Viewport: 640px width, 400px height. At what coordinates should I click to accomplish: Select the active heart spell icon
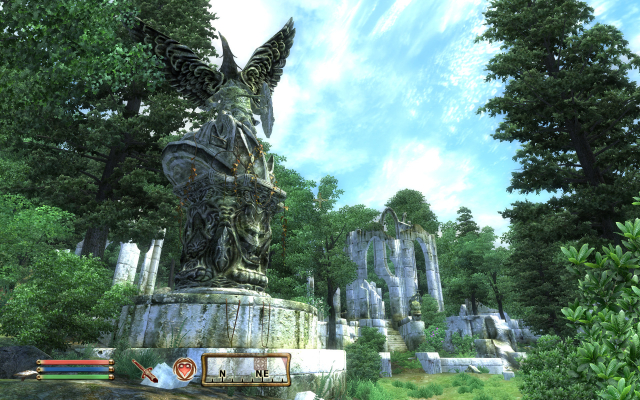(184, 370)
